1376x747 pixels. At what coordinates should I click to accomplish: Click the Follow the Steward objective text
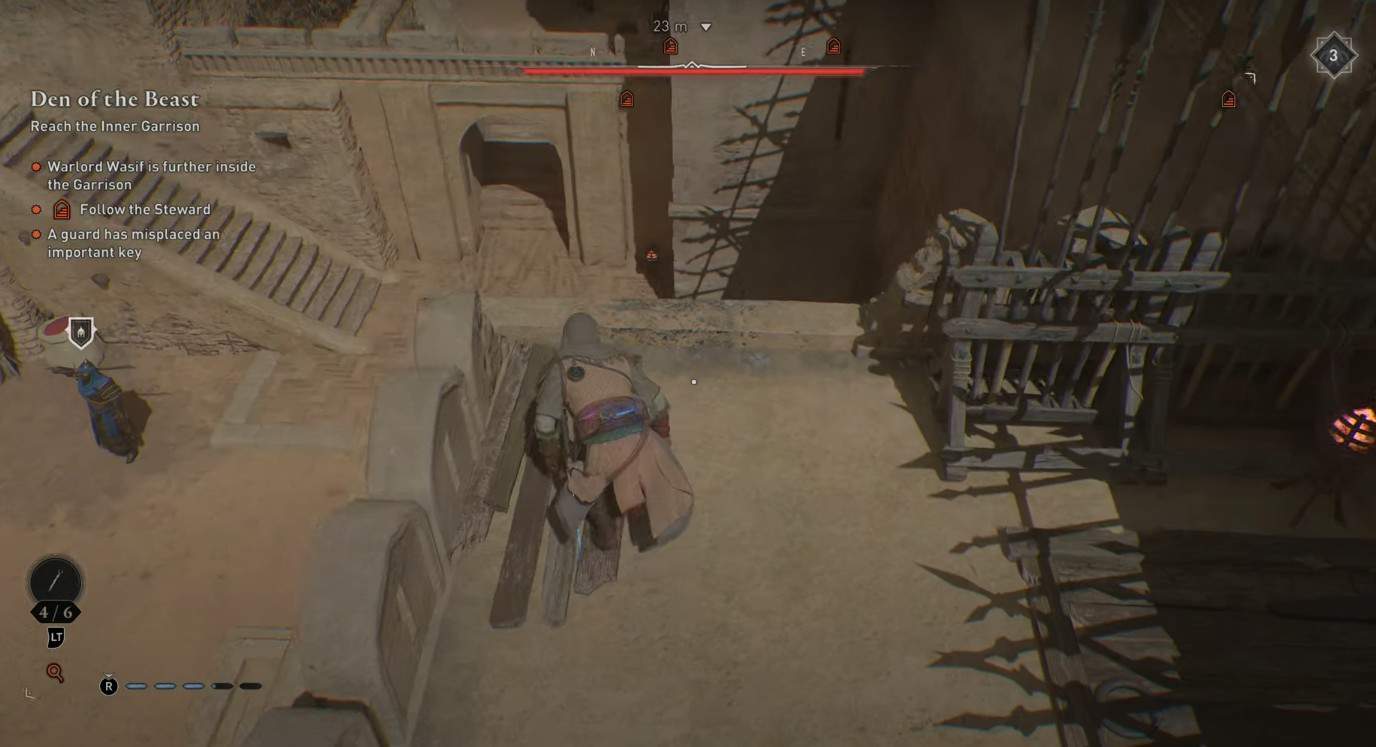coord(144,209)
